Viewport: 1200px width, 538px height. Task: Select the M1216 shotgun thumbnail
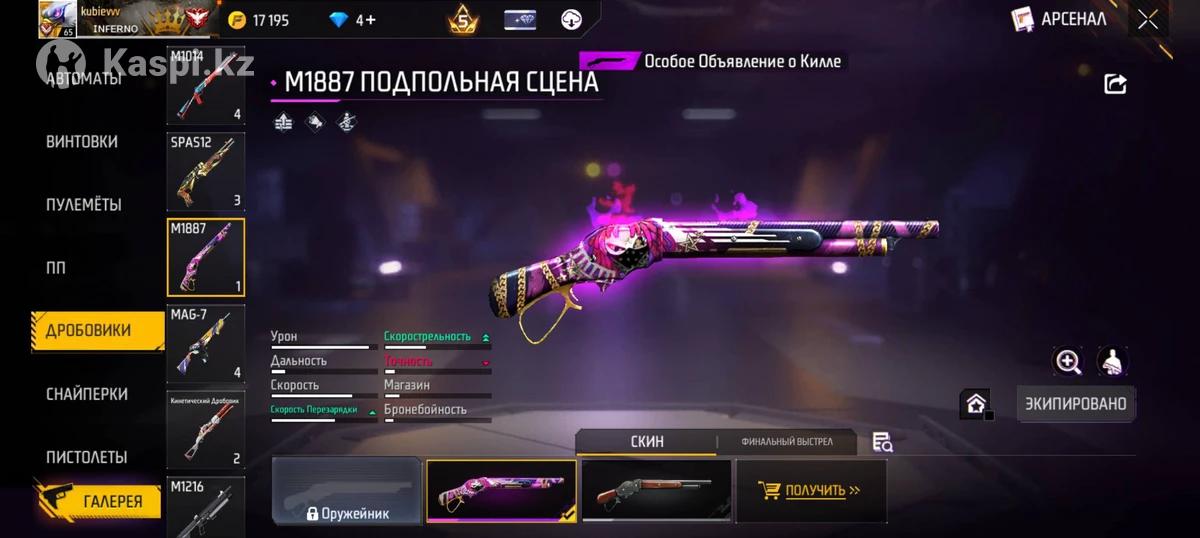[205, 505]
